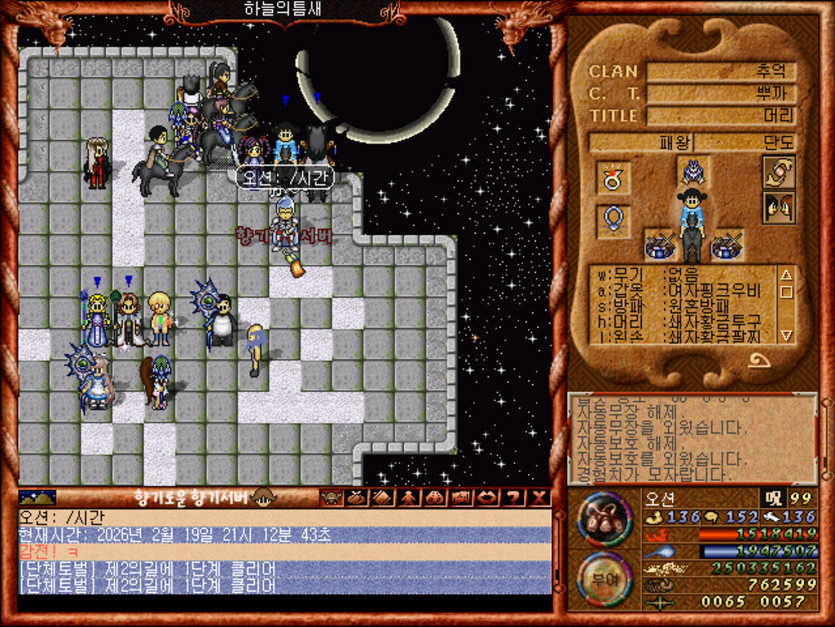Select the helmet equipment slot above character

click(693, 172)
